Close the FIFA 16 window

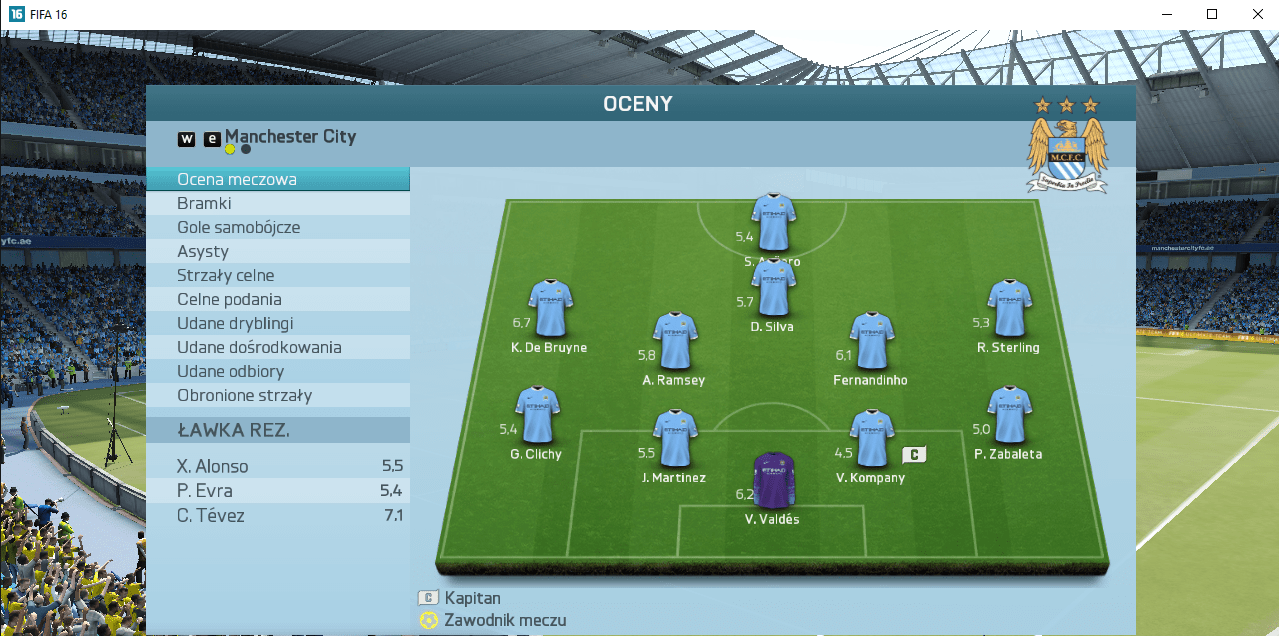coord(1257,14)
